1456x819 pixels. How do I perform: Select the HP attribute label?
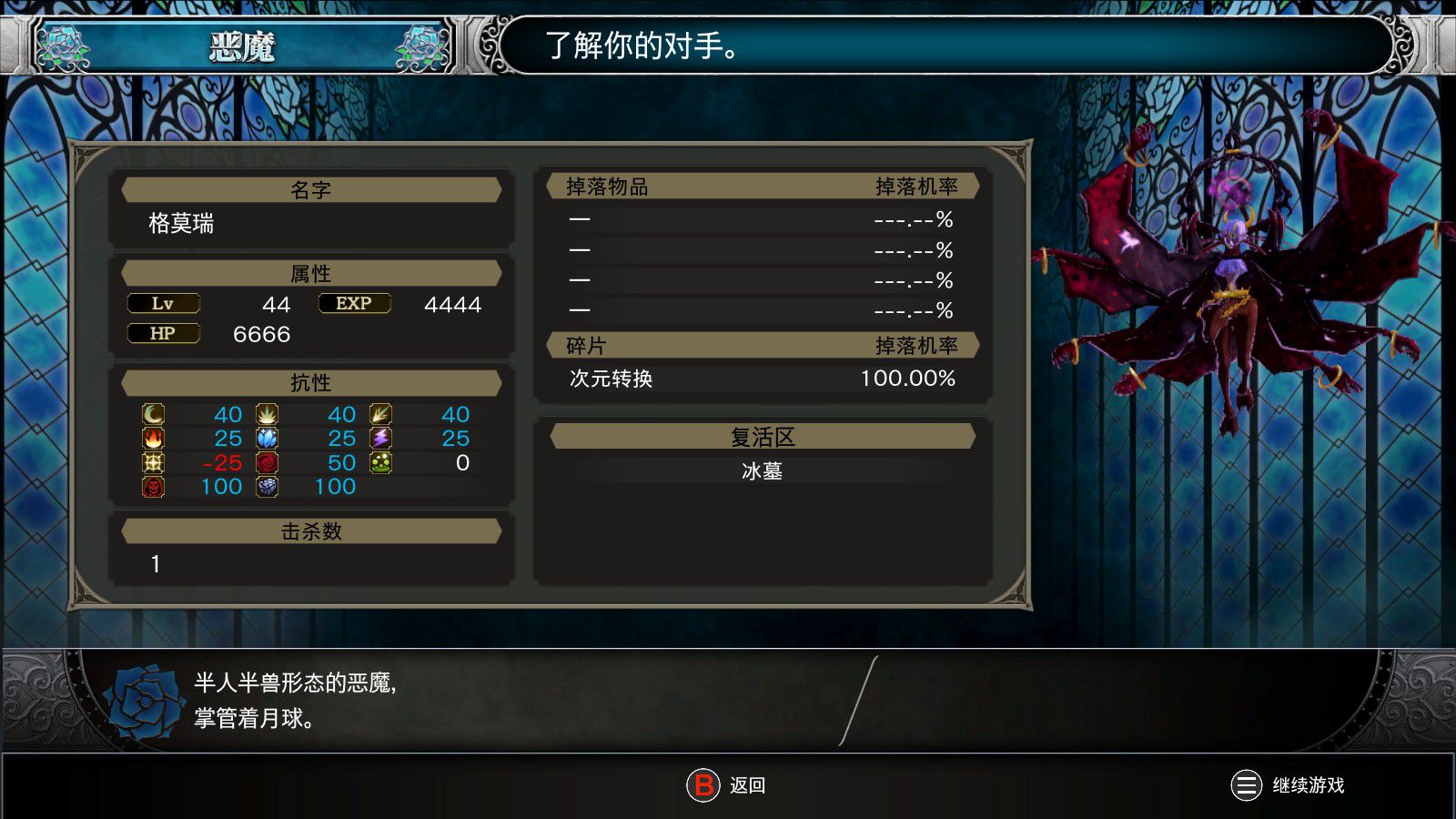click(x=164, y=333)
